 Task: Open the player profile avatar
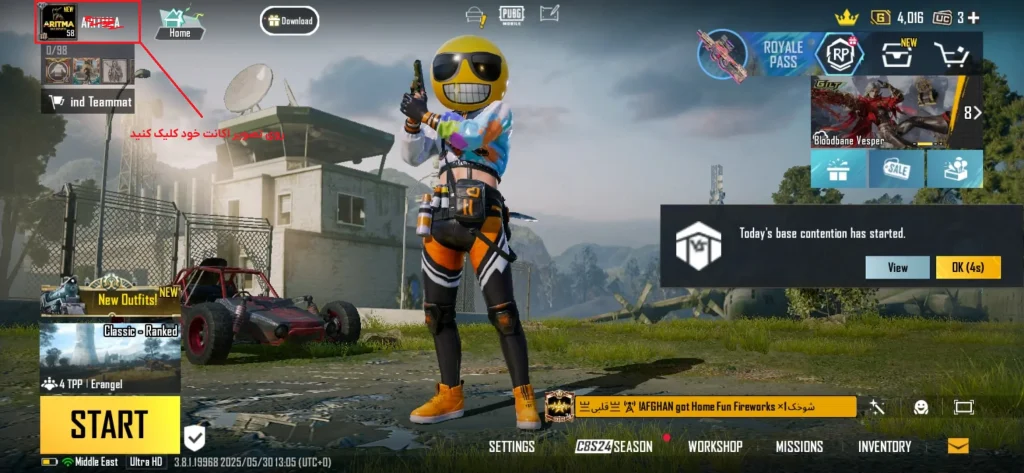click(x=57, y=21)
